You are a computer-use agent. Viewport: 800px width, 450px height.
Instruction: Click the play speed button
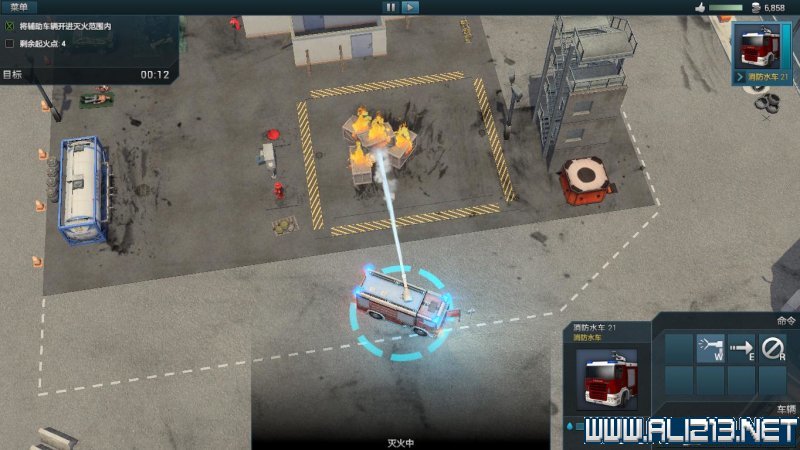(410, 7)
